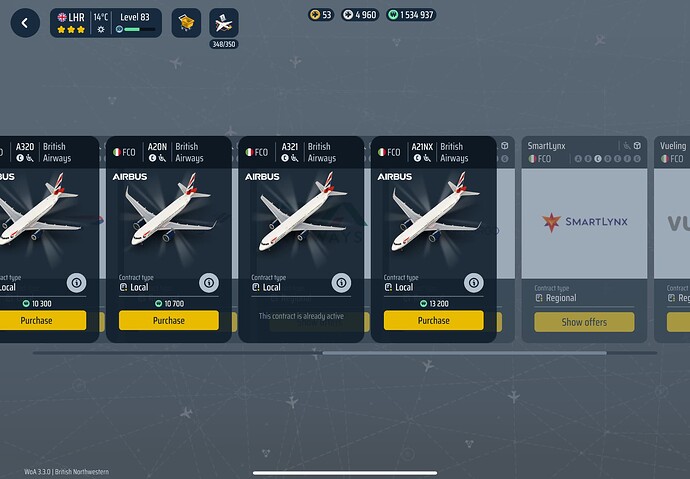Tap the green cash balance counter

(x=411, y=15)
